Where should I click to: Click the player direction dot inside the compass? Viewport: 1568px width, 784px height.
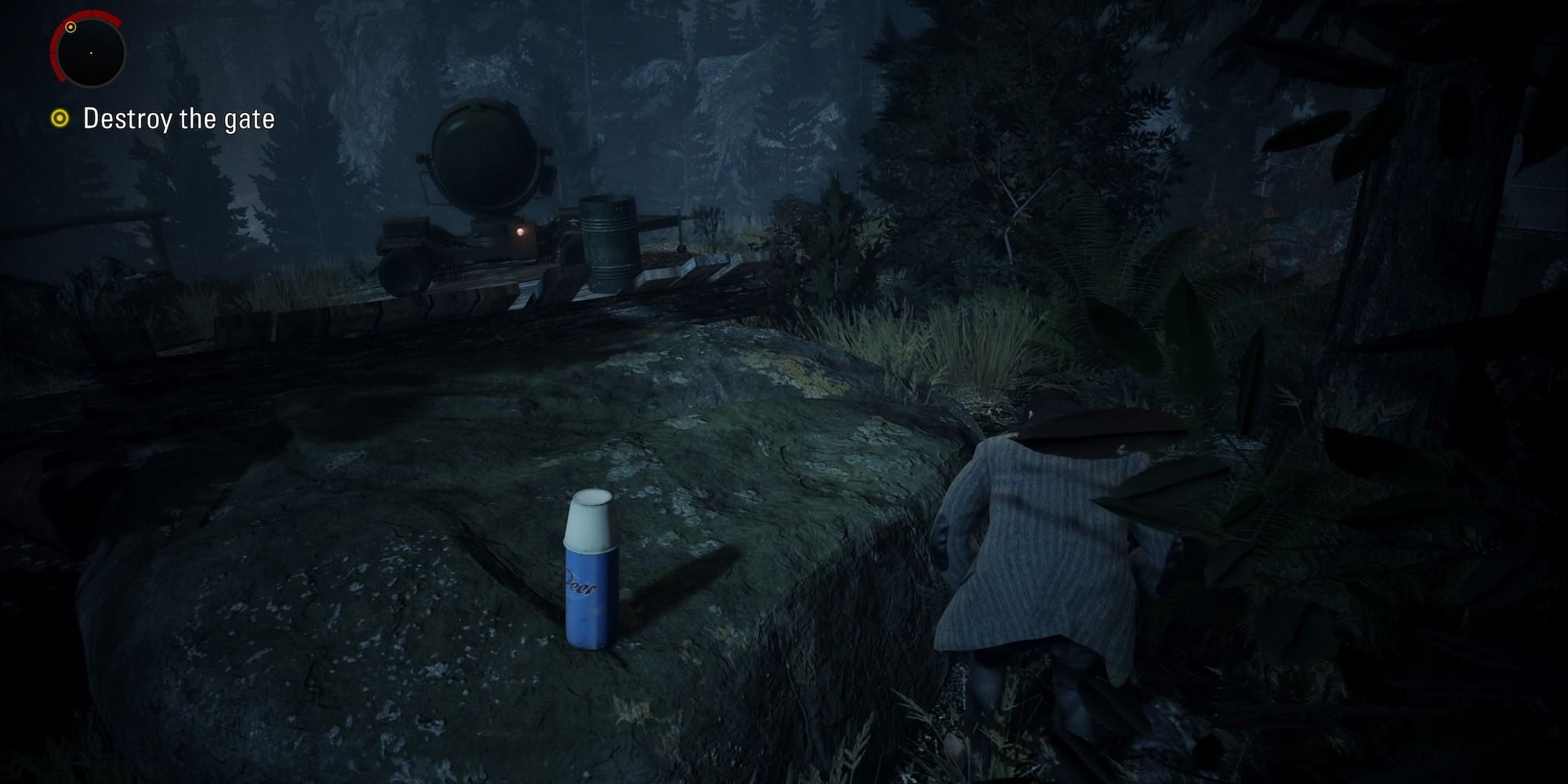click(x=92, y=53)
